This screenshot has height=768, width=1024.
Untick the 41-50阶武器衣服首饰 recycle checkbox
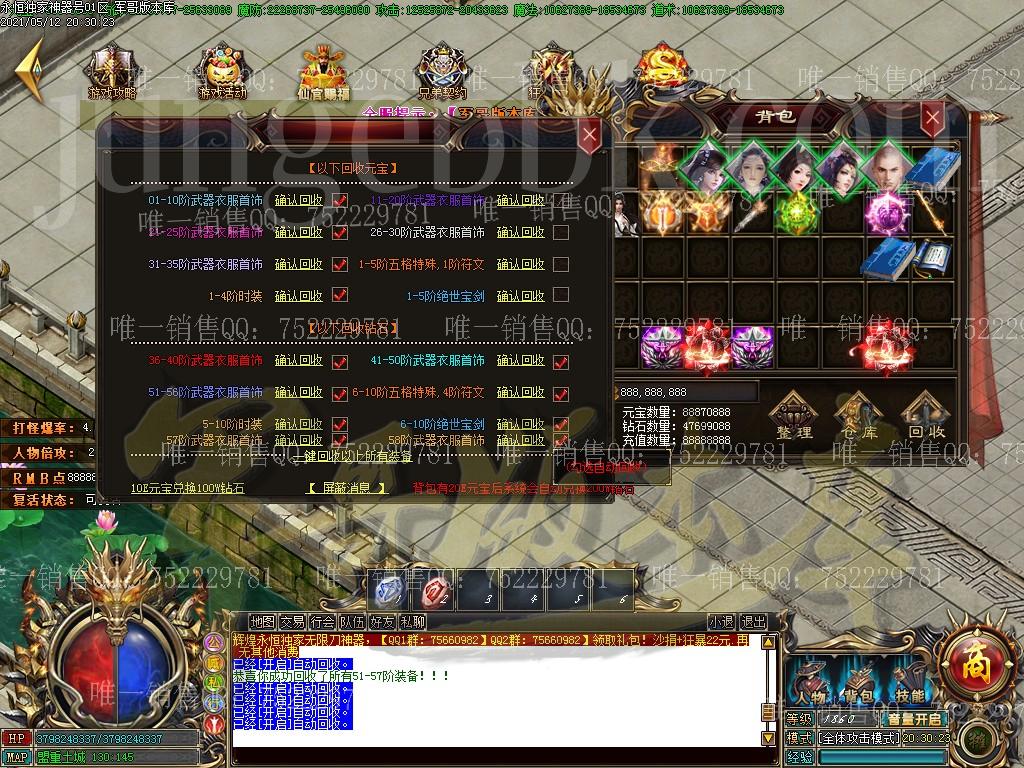click(561, 361)
